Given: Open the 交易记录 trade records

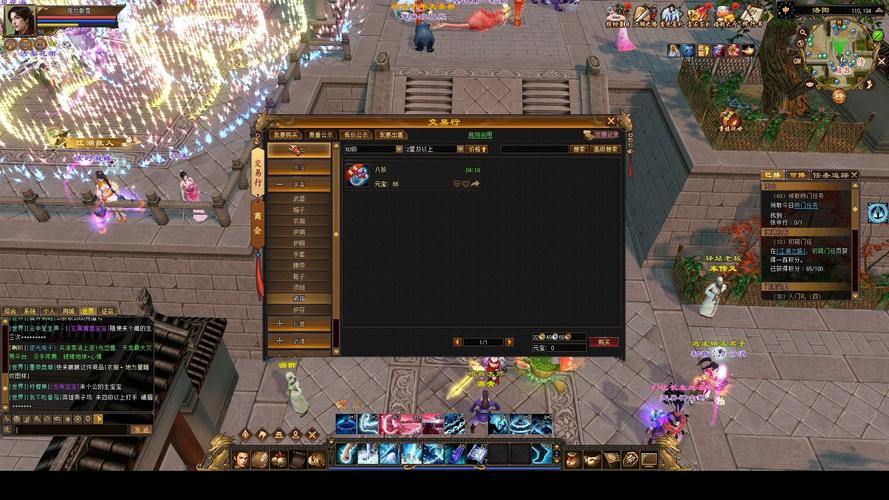Looking at the screenshot, I should [x=602, y=134].
